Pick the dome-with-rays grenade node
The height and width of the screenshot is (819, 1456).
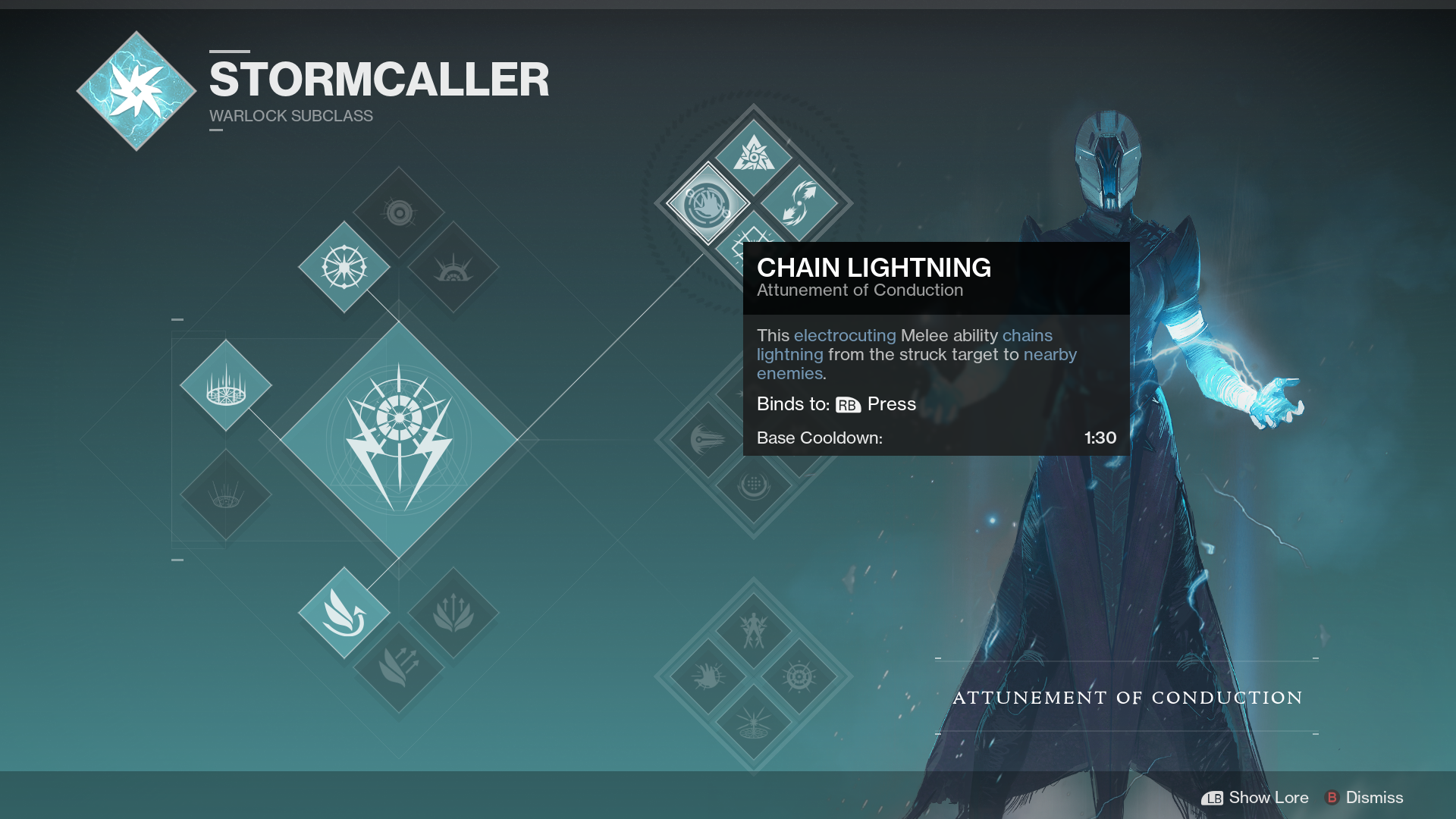[453, 268]
